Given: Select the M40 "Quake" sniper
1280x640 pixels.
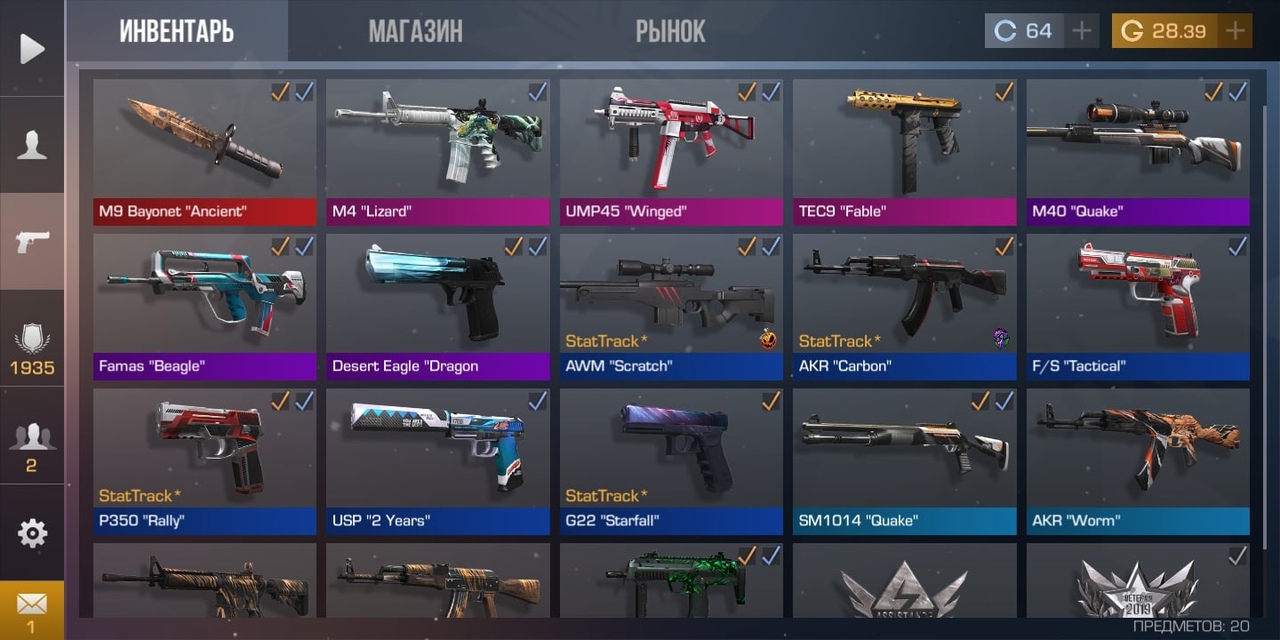Looking at the screenshot, I should pyautogui.click(x=1137, y=150).
